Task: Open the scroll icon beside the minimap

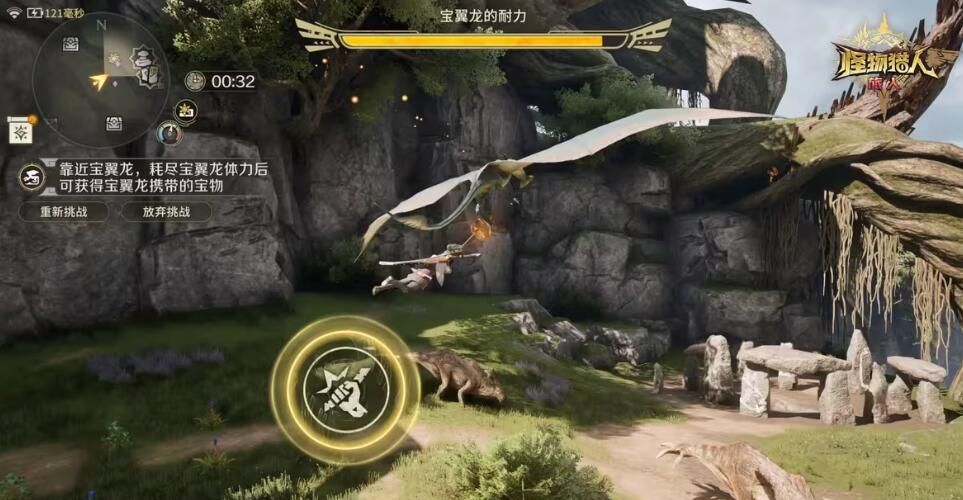Action: click(x=20, y=130)
